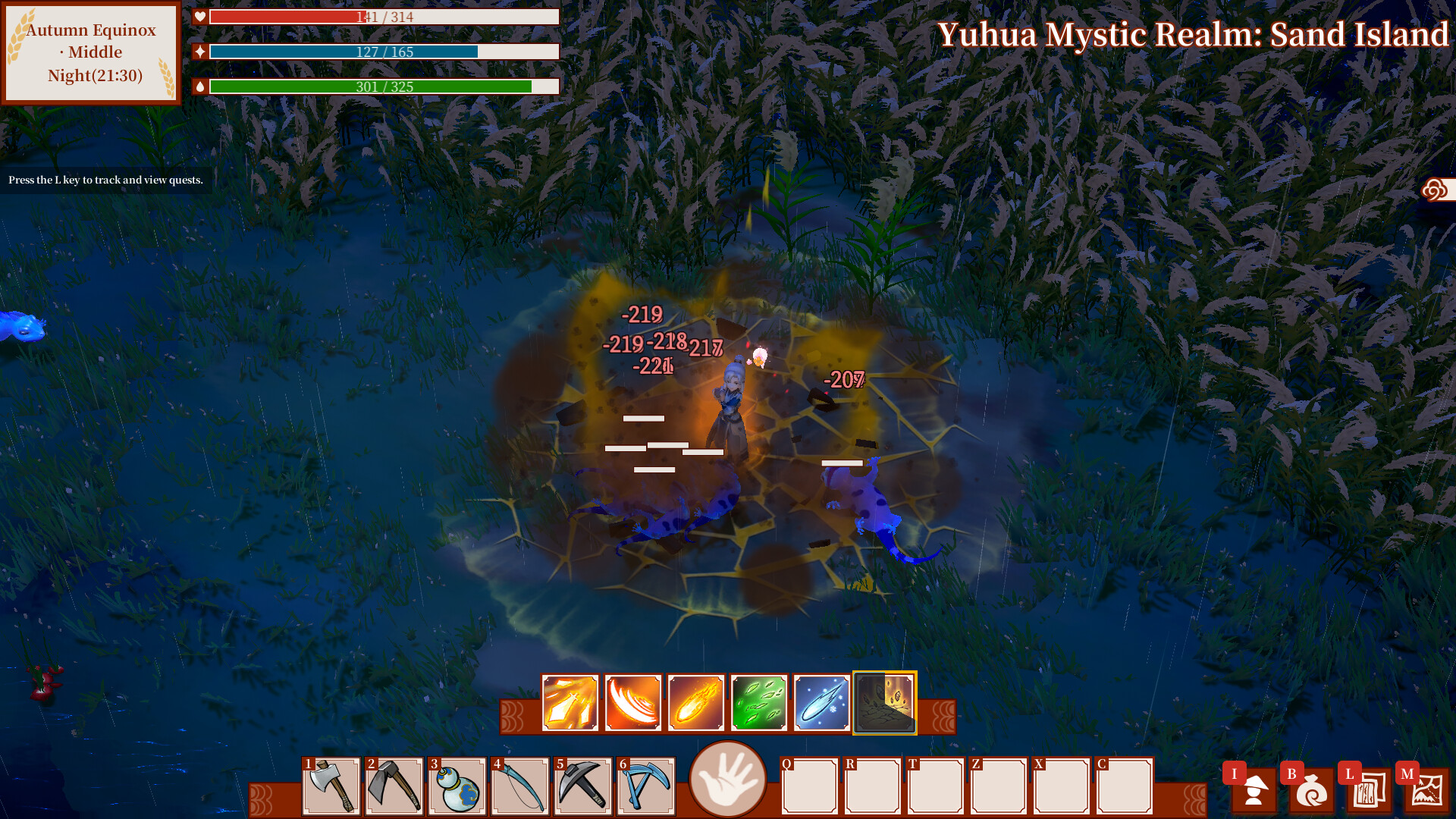The width and height of the screenshot is (1456, 819).
Task: Use the fireball skill
Action: pos(695,702)
